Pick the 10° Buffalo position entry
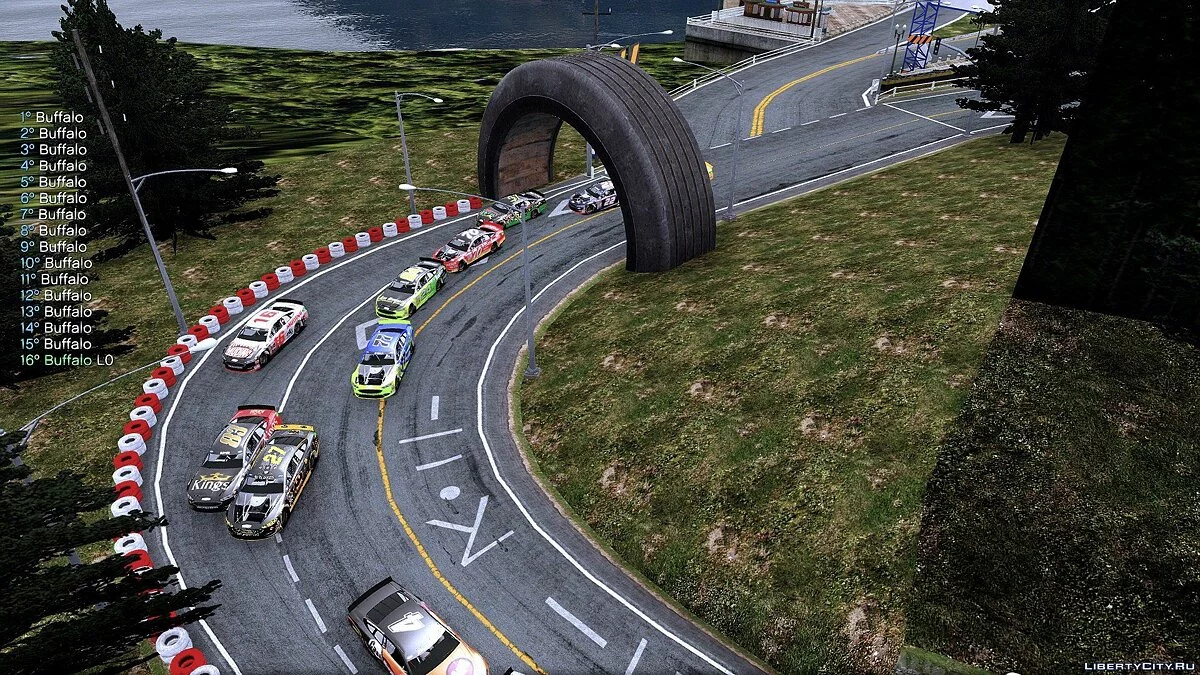1200x675 pixels. [x=55, y=263]
